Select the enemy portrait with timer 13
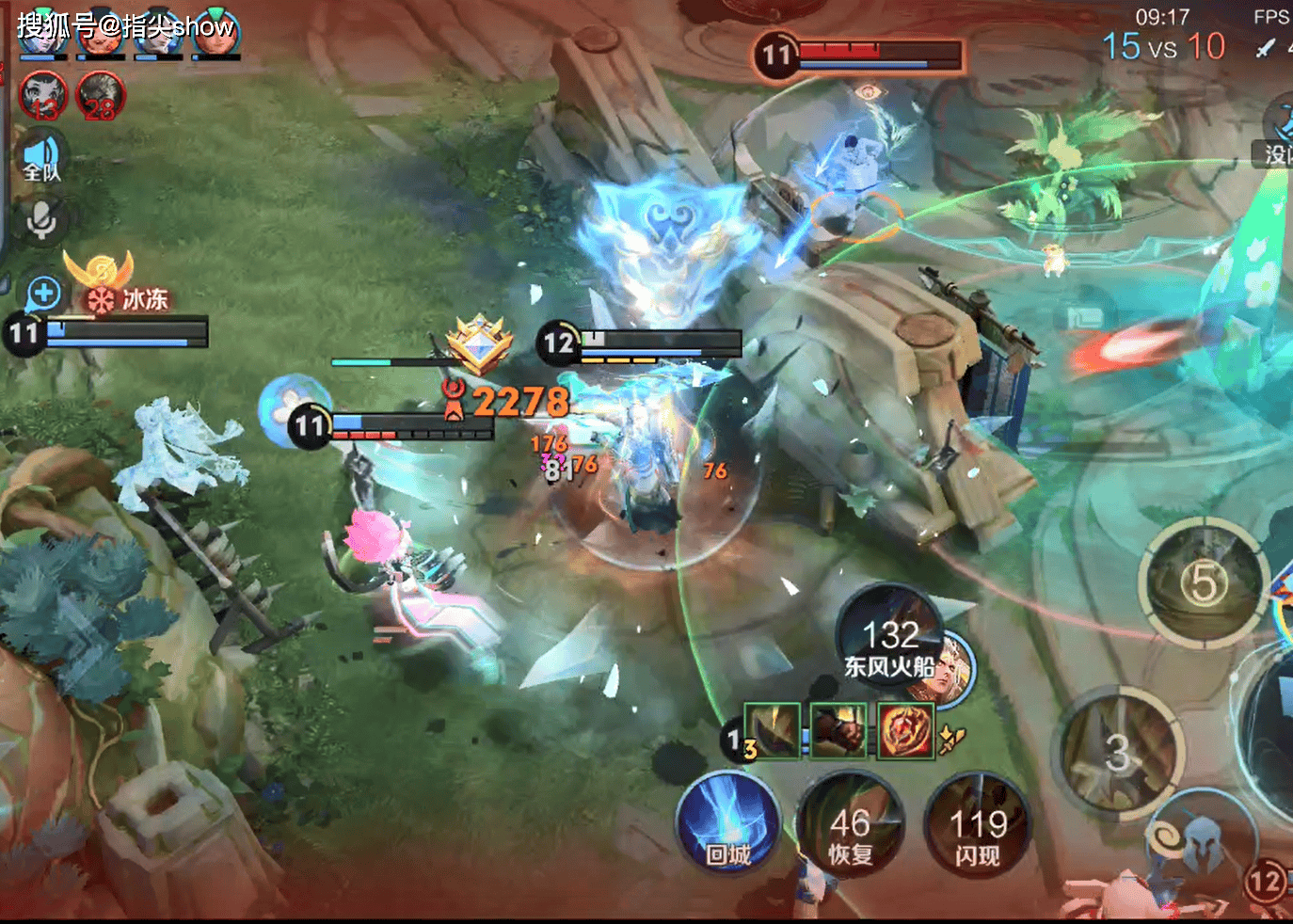Viewport: 1293px width, 924px height. (43, 95)
